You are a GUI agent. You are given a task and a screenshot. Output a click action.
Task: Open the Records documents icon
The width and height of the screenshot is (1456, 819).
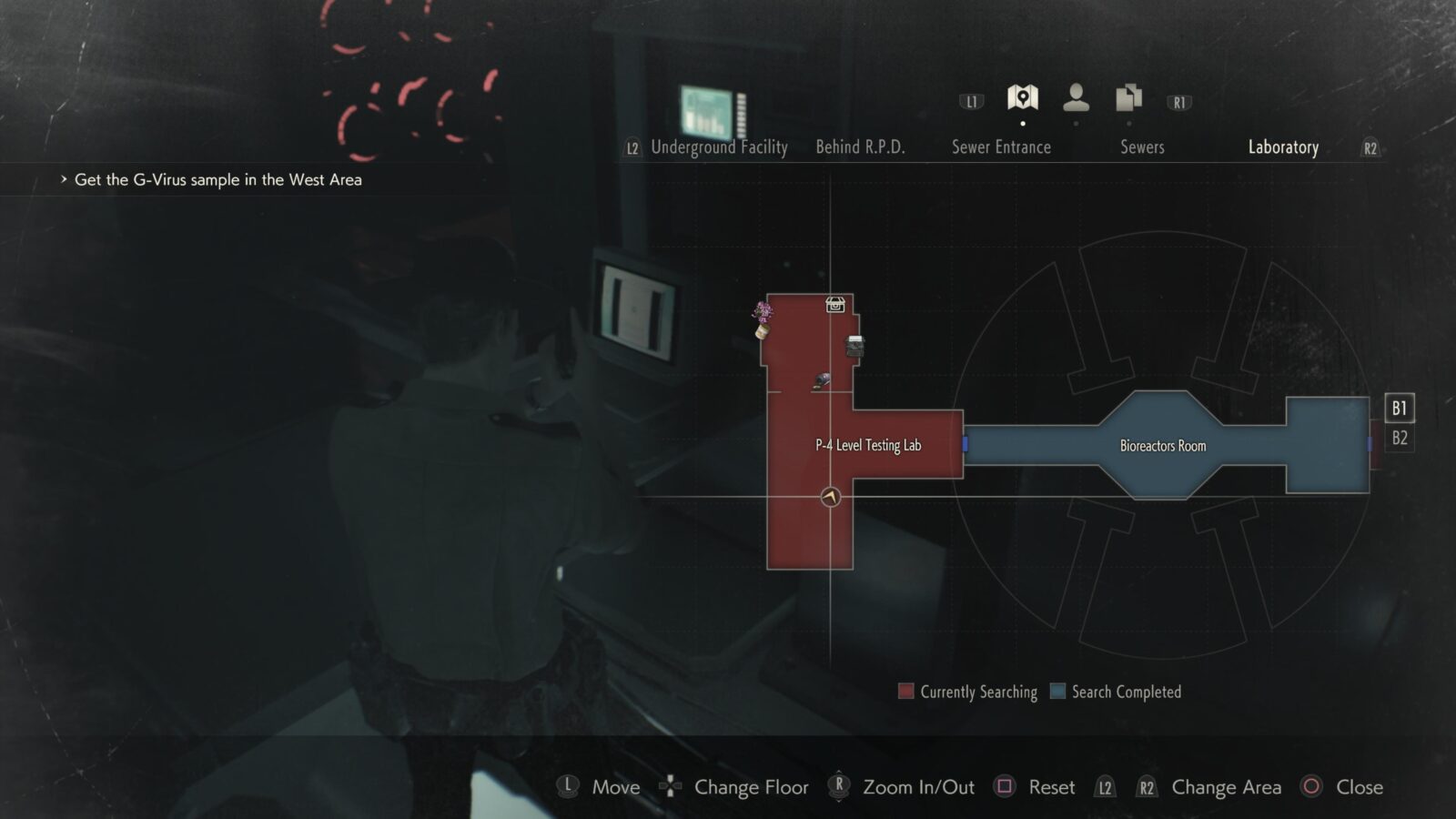coord(1128,96)
